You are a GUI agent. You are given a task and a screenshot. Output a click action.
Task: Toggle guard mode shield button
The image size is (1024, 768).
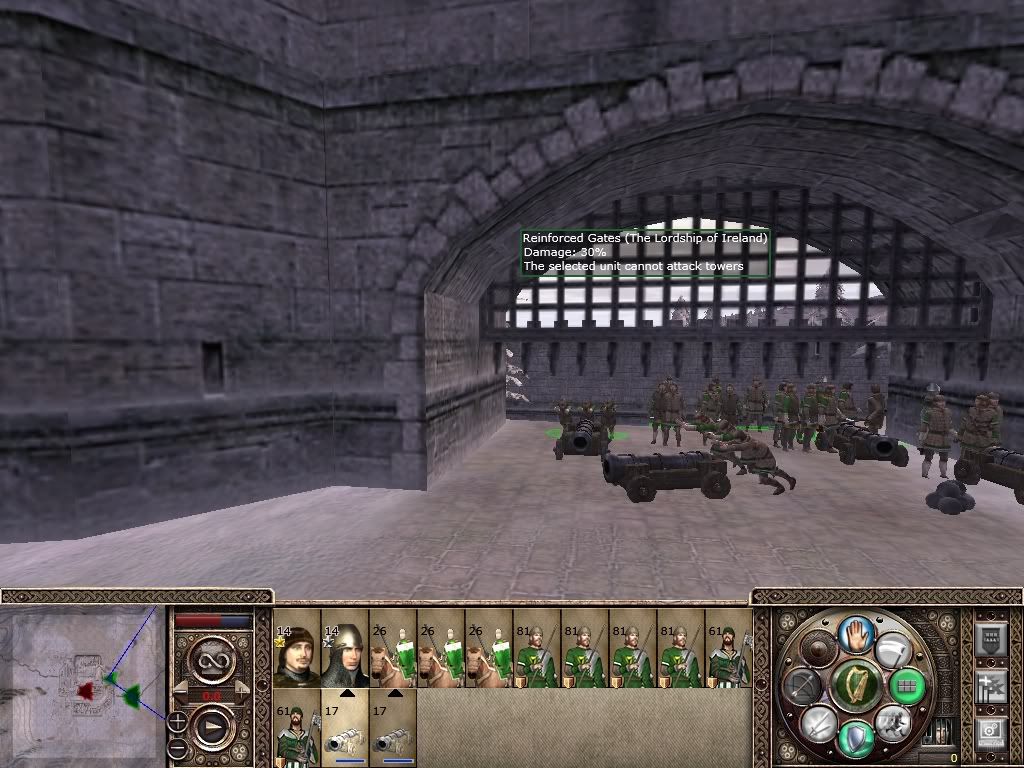(855, 740)
